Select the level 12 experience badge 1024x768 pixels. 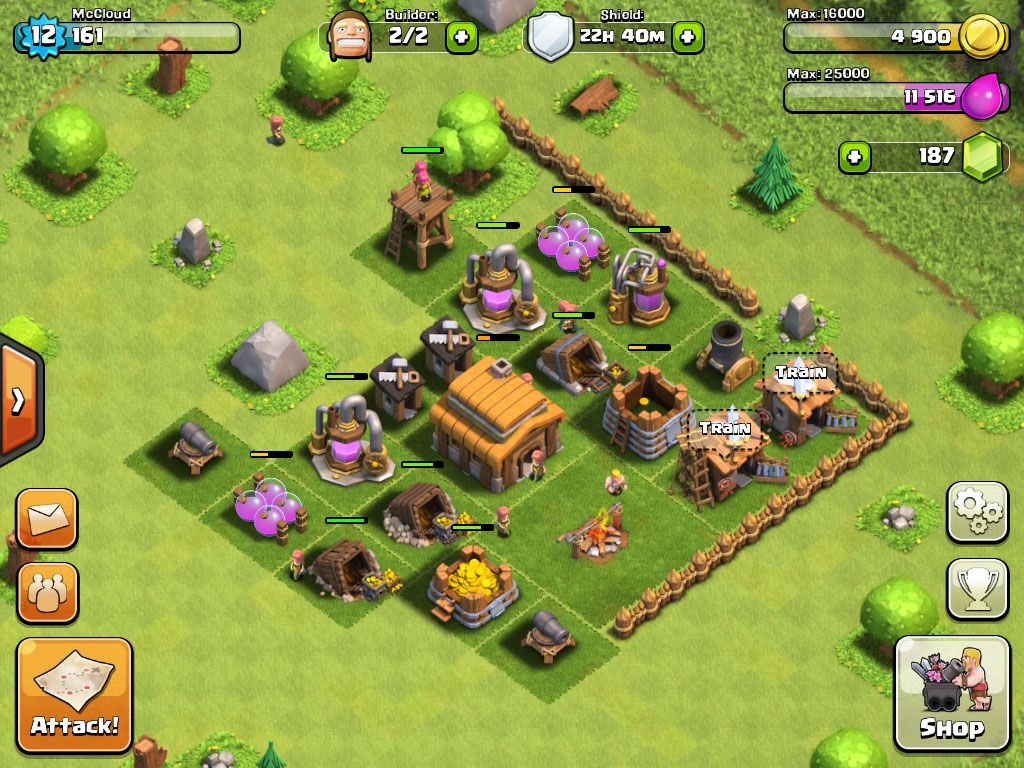[x=41, y=36]
